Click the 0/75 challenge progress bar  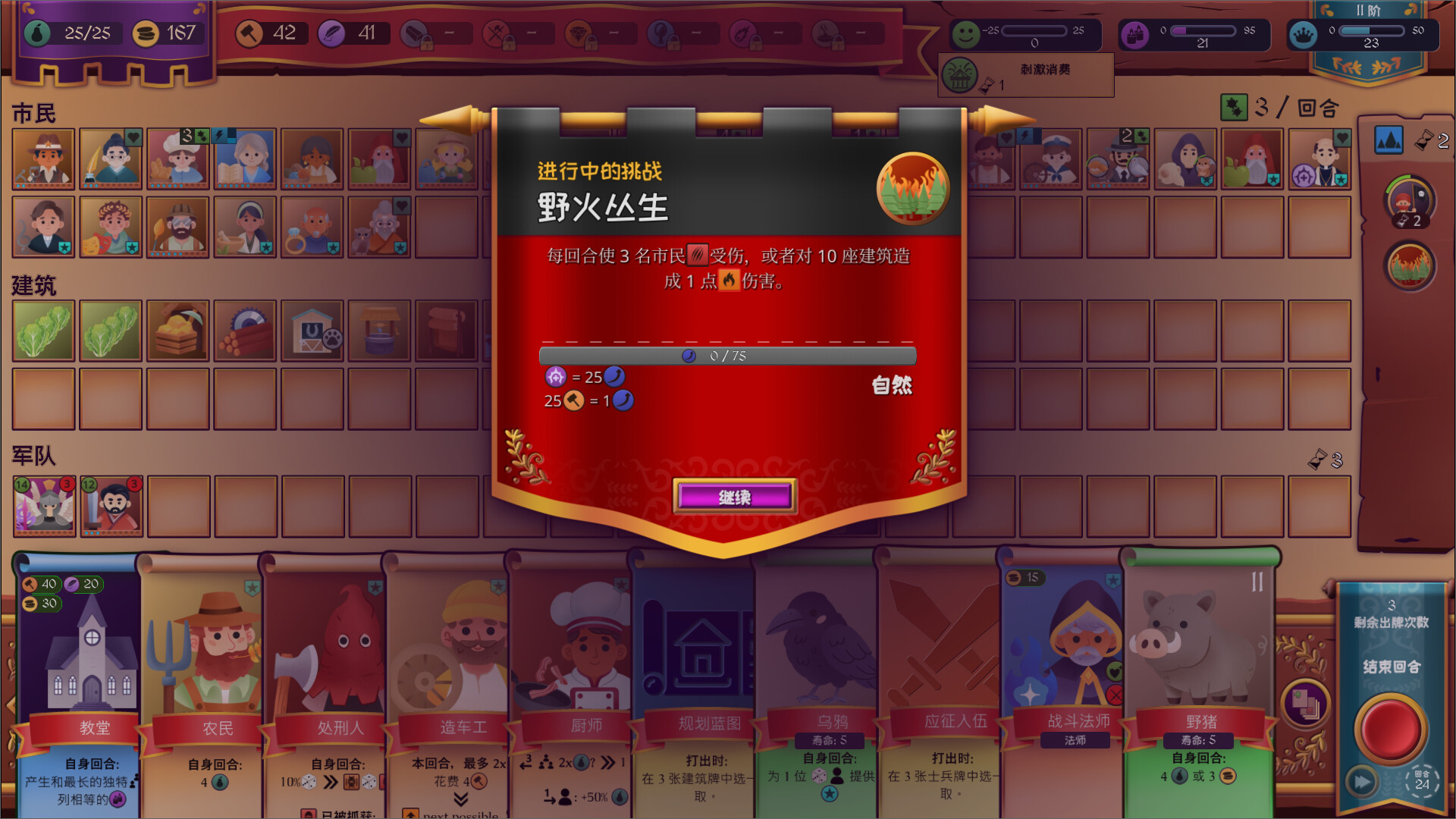pyautogui.click(x=726, y=356)
